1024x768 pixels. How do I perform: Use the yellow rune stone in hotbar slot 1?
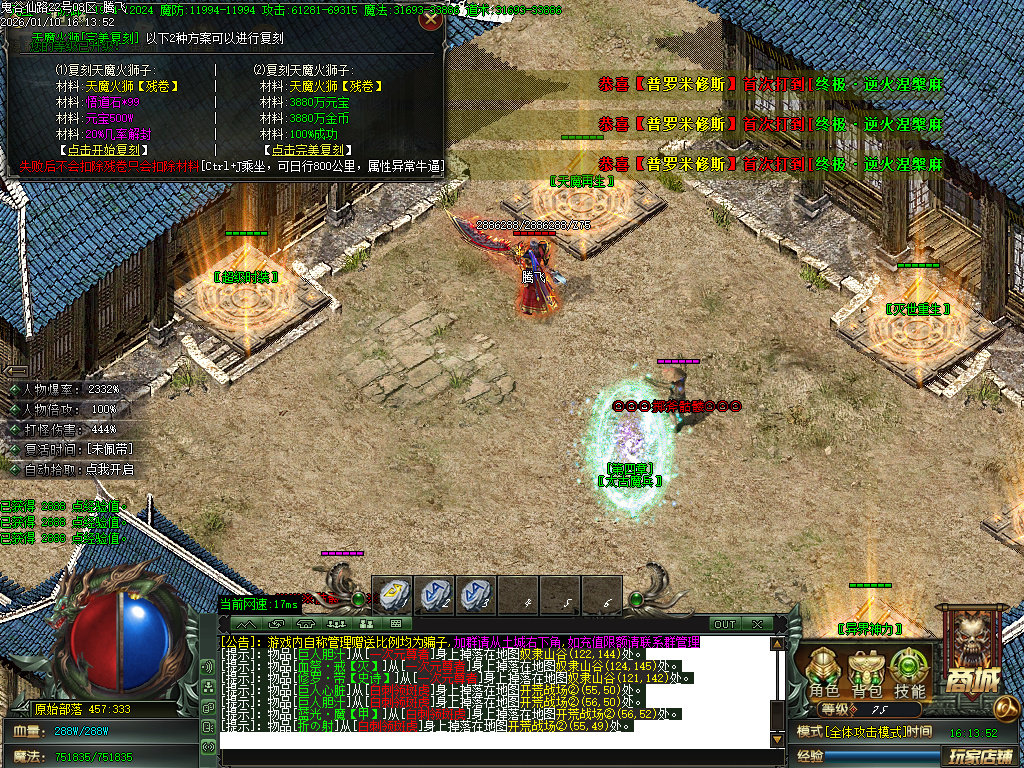392,595
